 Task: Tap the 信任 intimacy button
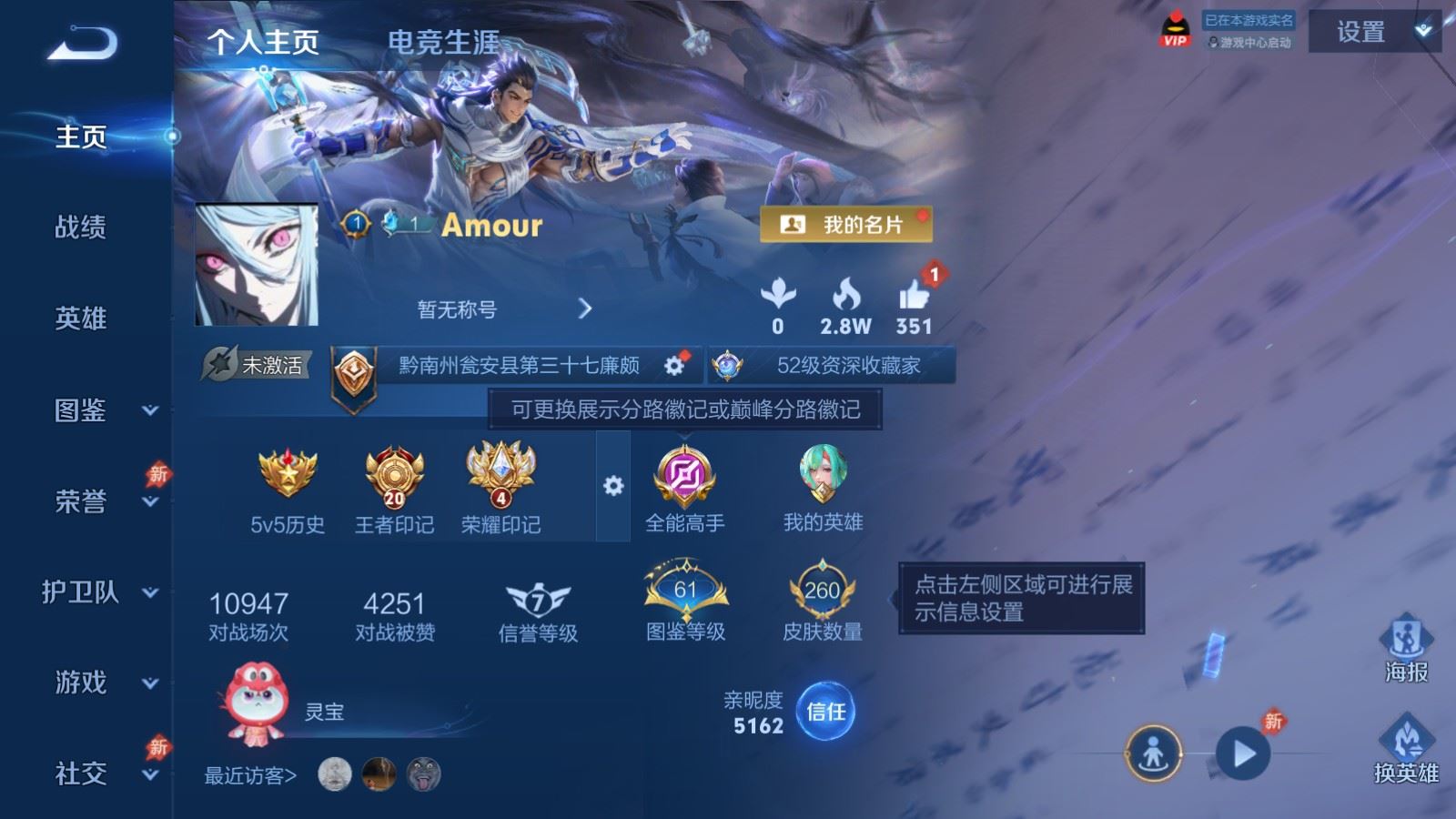tap(825, 712)
